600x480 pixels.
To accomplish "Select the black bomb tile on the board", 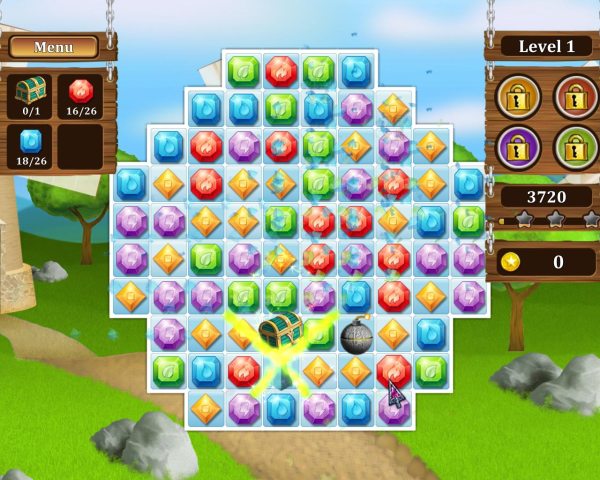I will tap(355, 336).
